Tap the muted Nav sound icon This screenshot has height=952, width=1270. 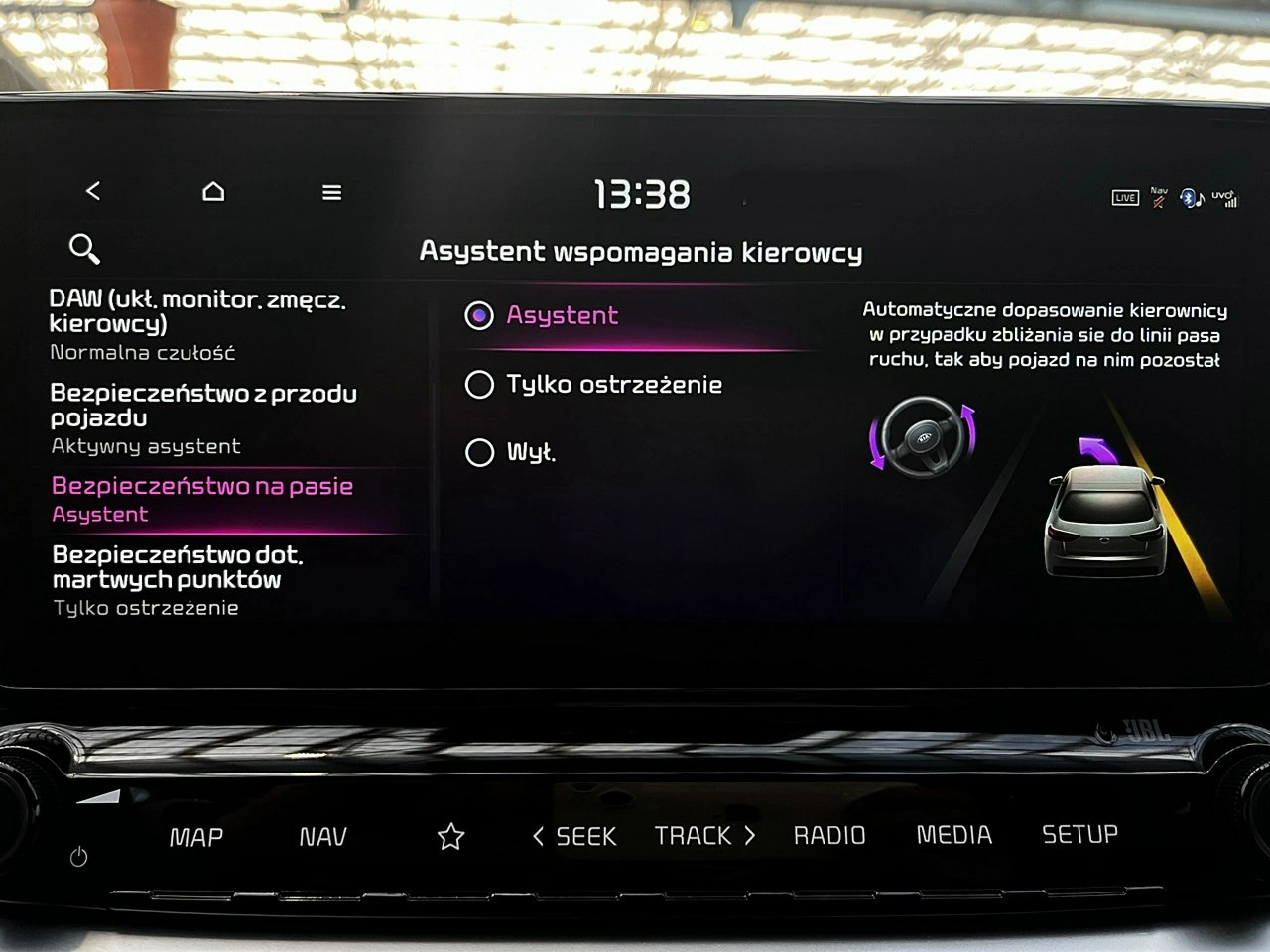(x=1157, y=197)
